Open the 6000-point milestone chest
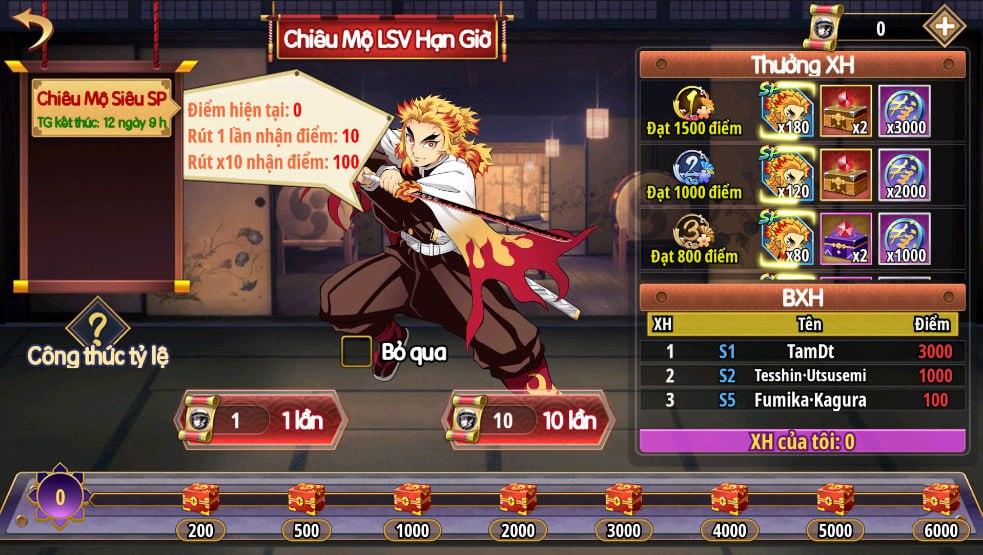The image size is (983, 555). click(940, 498)
